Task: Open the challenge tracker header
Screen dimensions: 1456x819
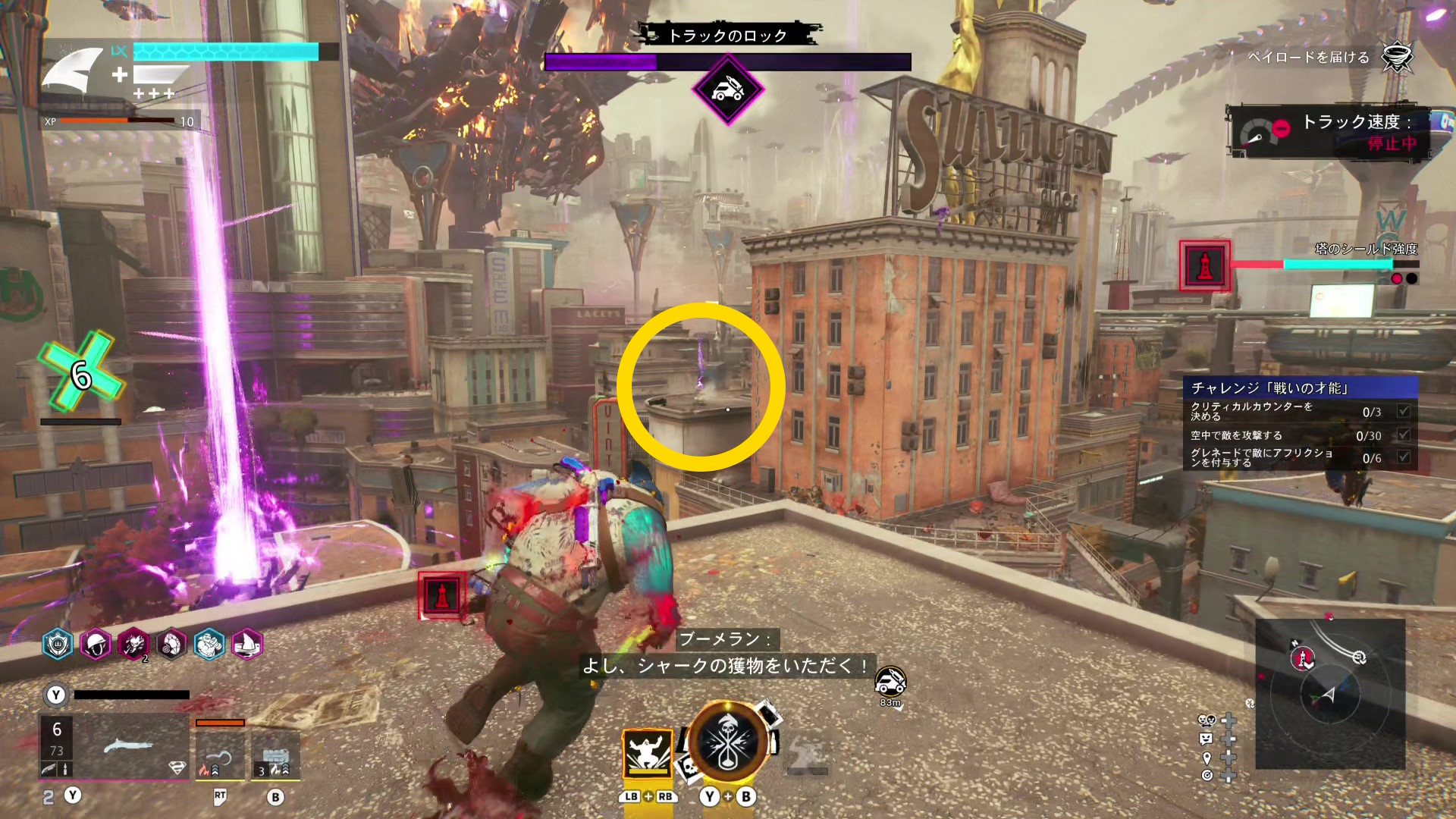Action: (x=1300, y=388)
